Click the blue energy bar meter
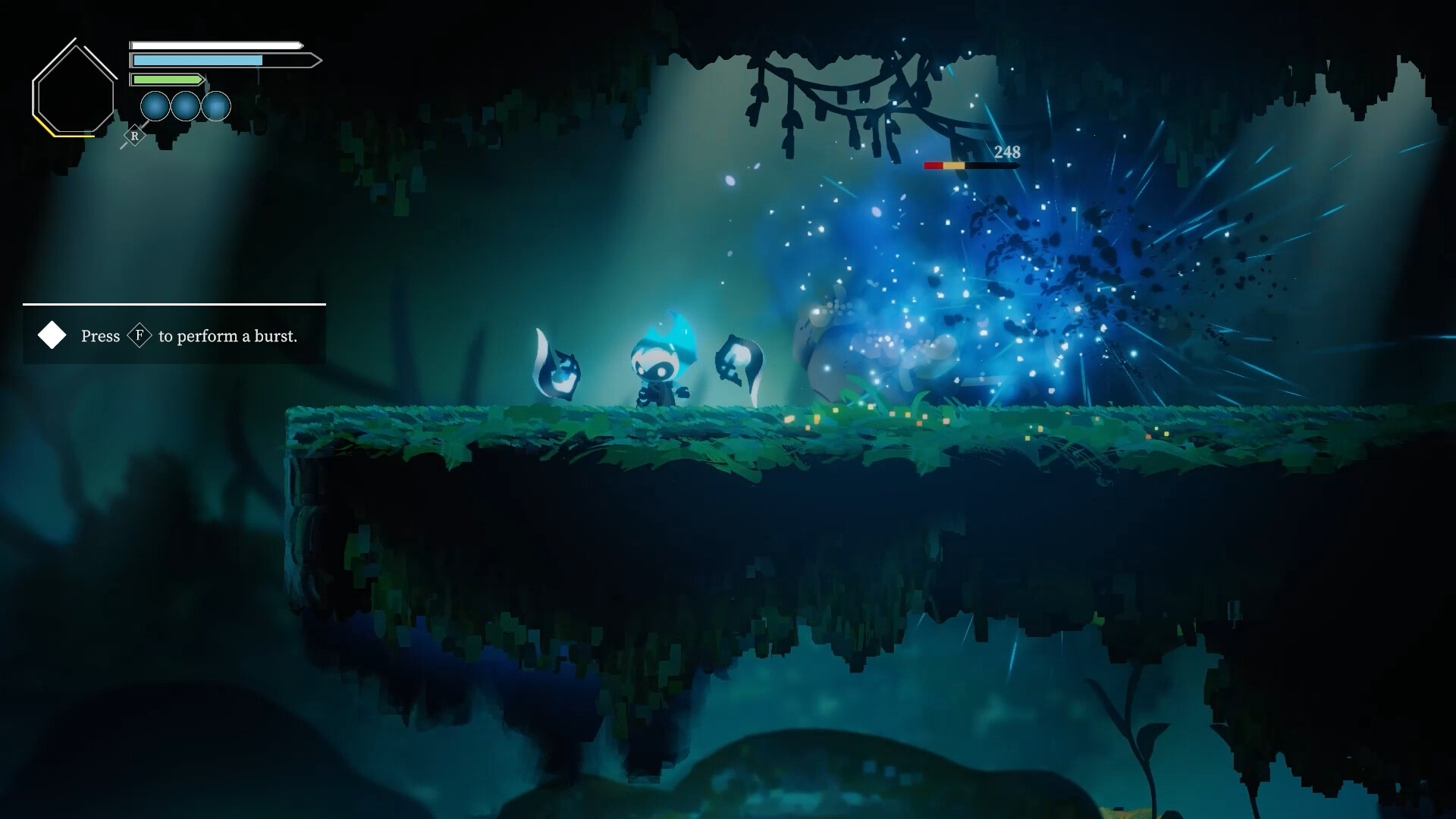Screen dimensions: 1456x819 pos(197,60)
